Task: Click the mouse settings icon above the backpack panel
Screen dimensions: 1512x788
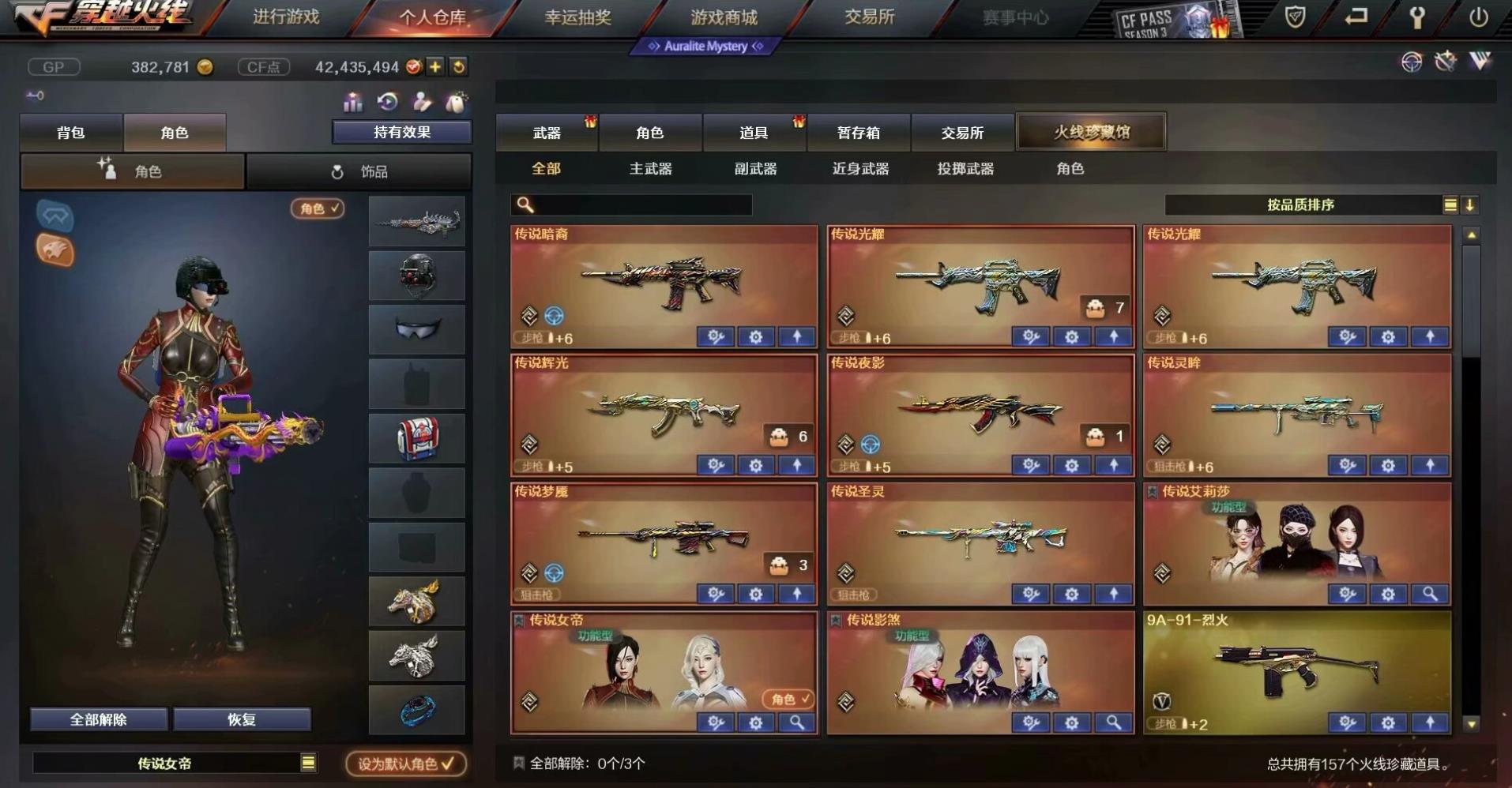Action: [456, 102]
